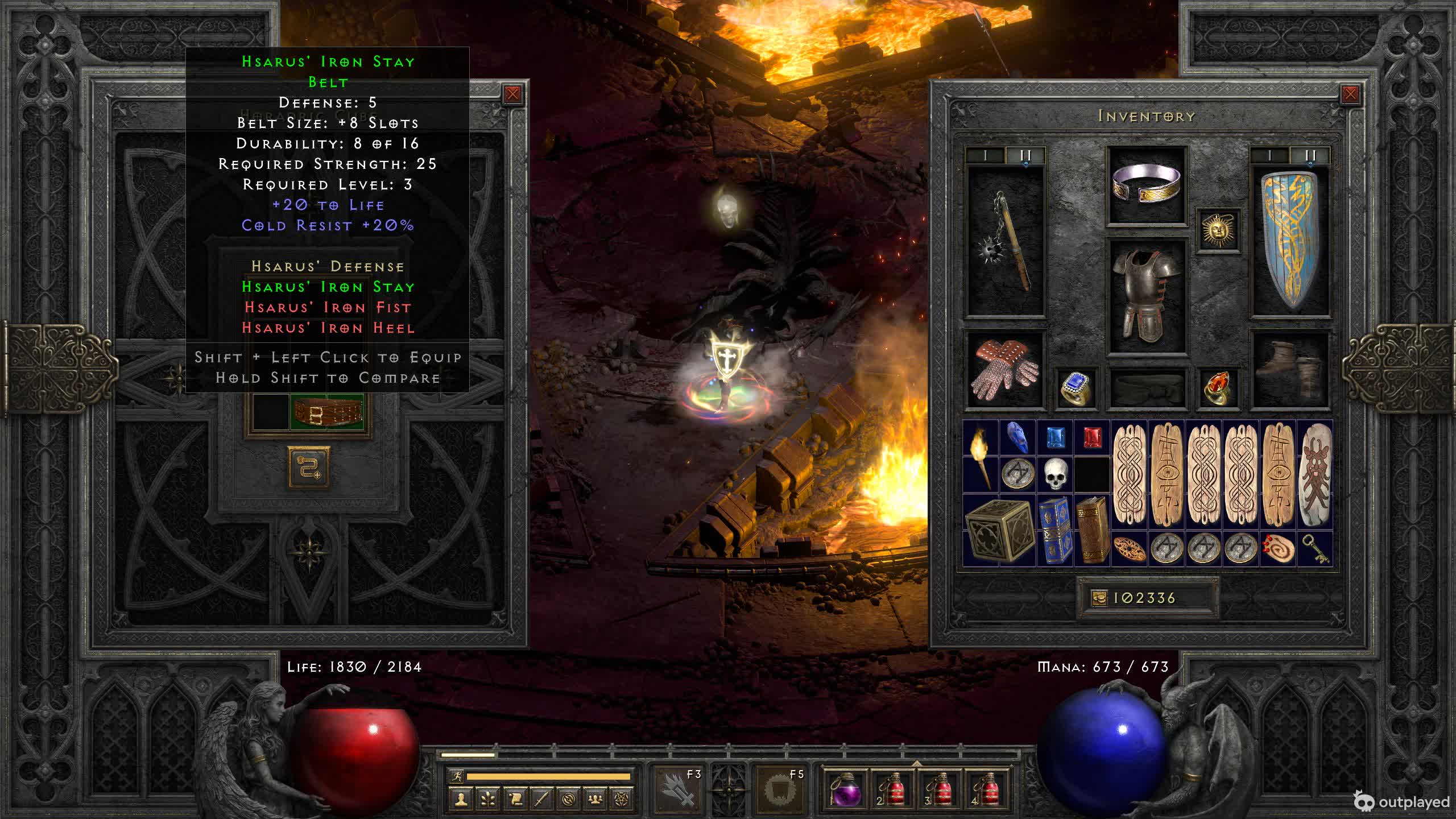Close the Inventory window

pyautogui.click(x=1350, y=94)
